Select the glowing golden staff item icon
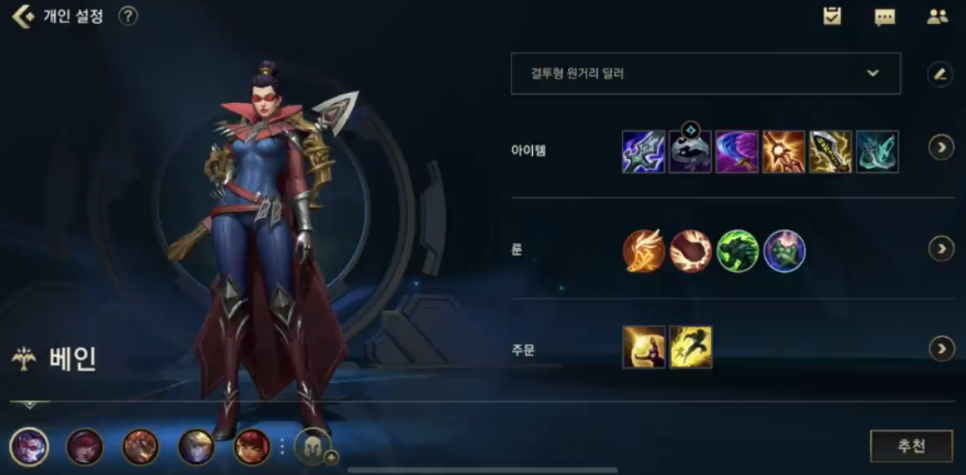The image size is (966, 475). pyautogui.click(x=783, y=151)
